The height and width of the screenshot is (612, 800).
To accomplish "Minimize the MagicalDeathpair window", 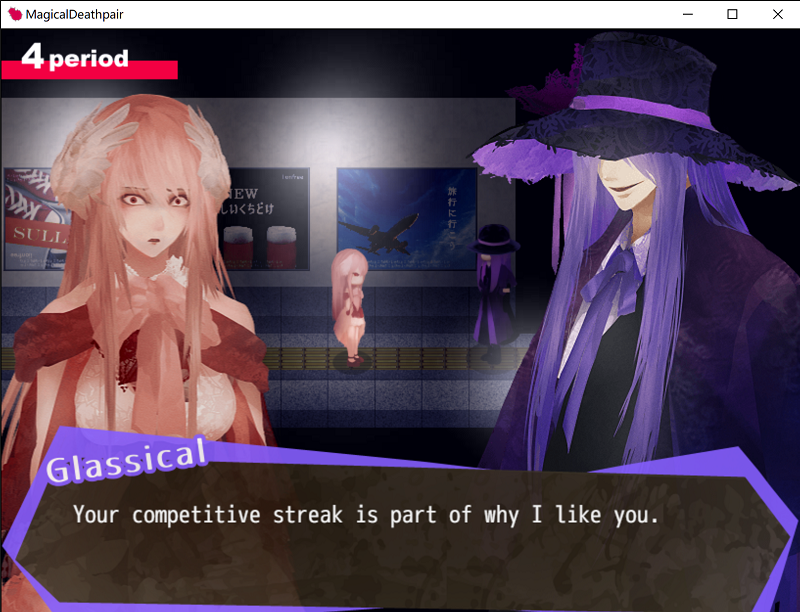I will tap(687, 14).
